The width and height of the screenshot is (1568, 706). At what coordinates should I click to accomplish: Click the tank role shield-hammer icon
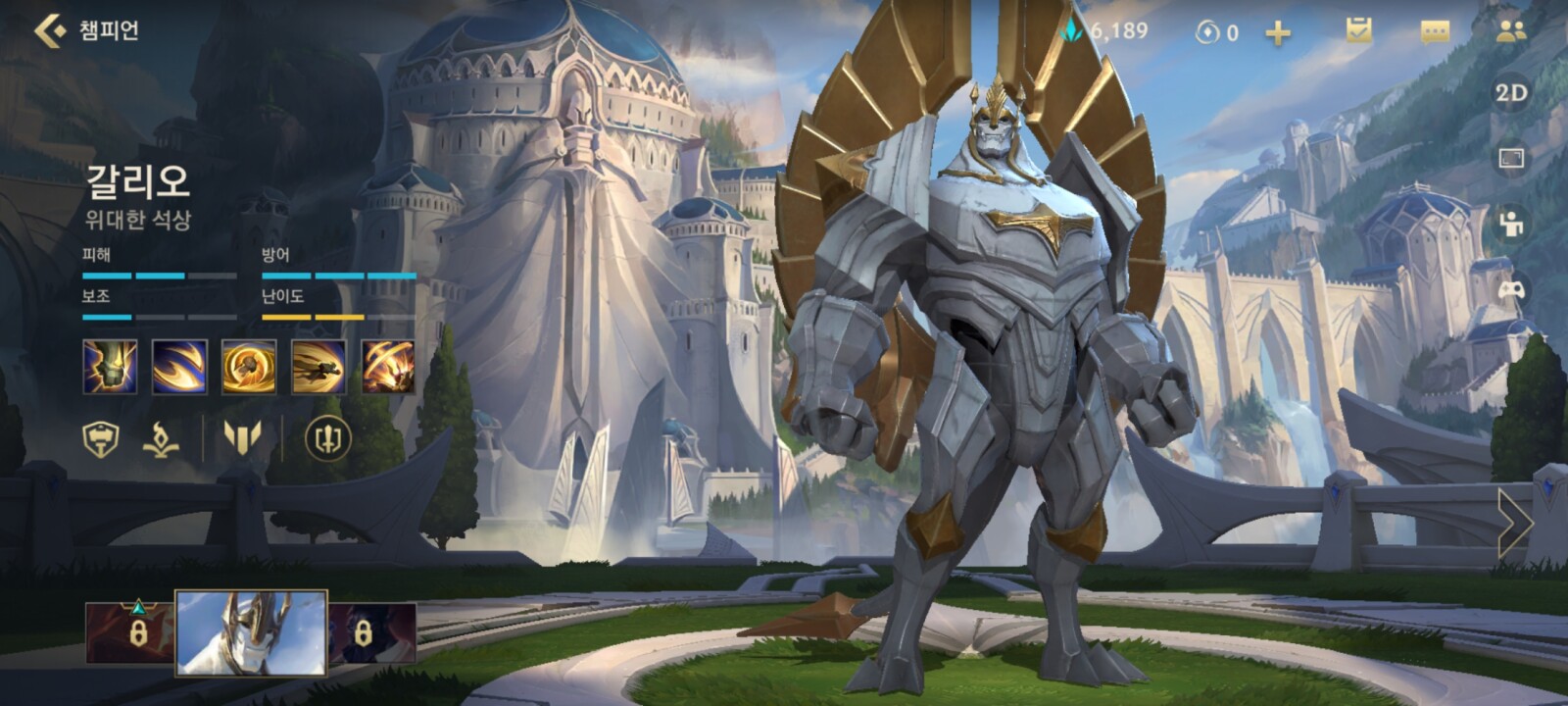pyautogui.click(x=101, y=439)
